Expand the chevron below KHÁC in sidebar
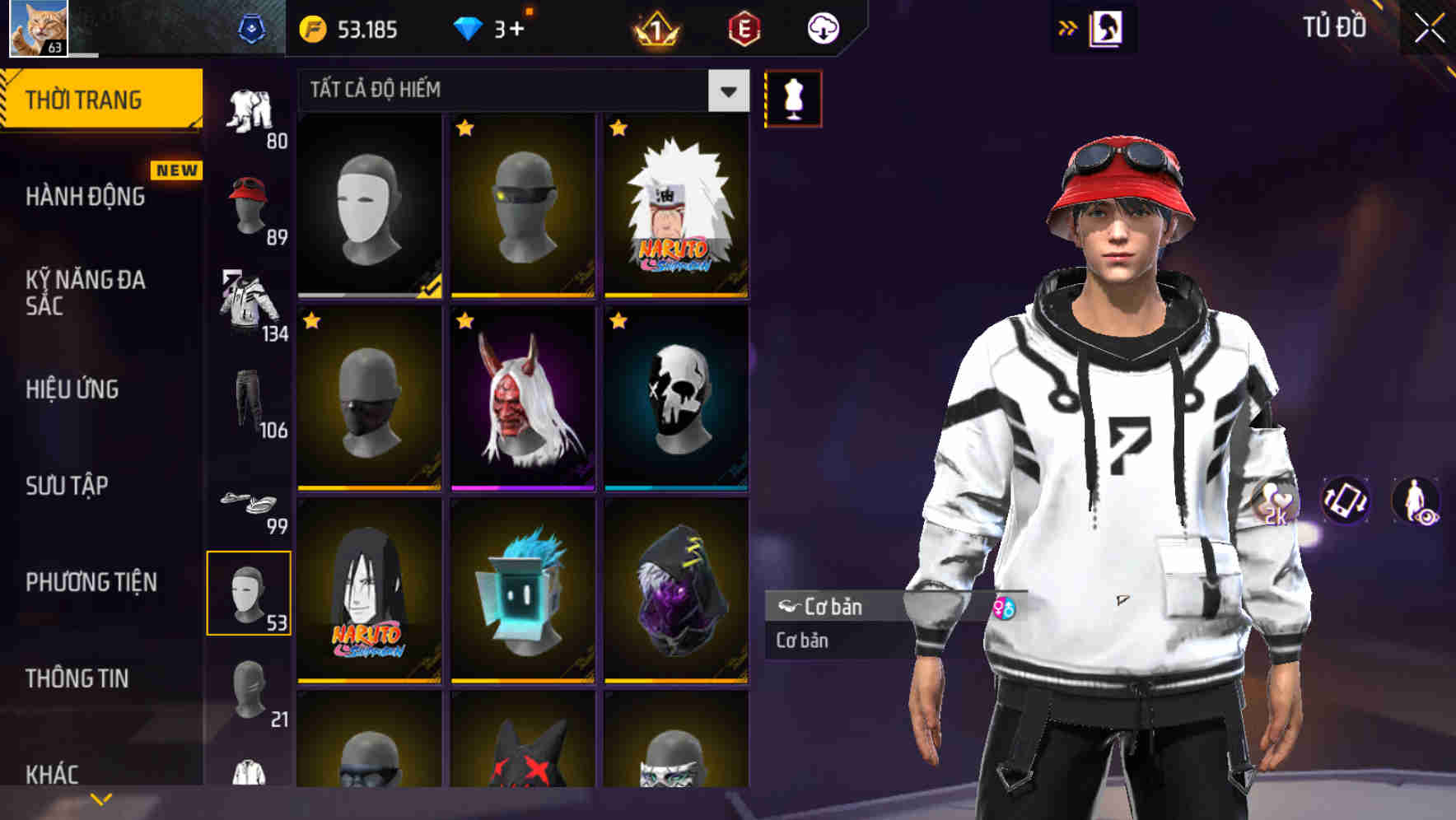The width and height of the screenshot is (1456, 820). pos(101,797)
